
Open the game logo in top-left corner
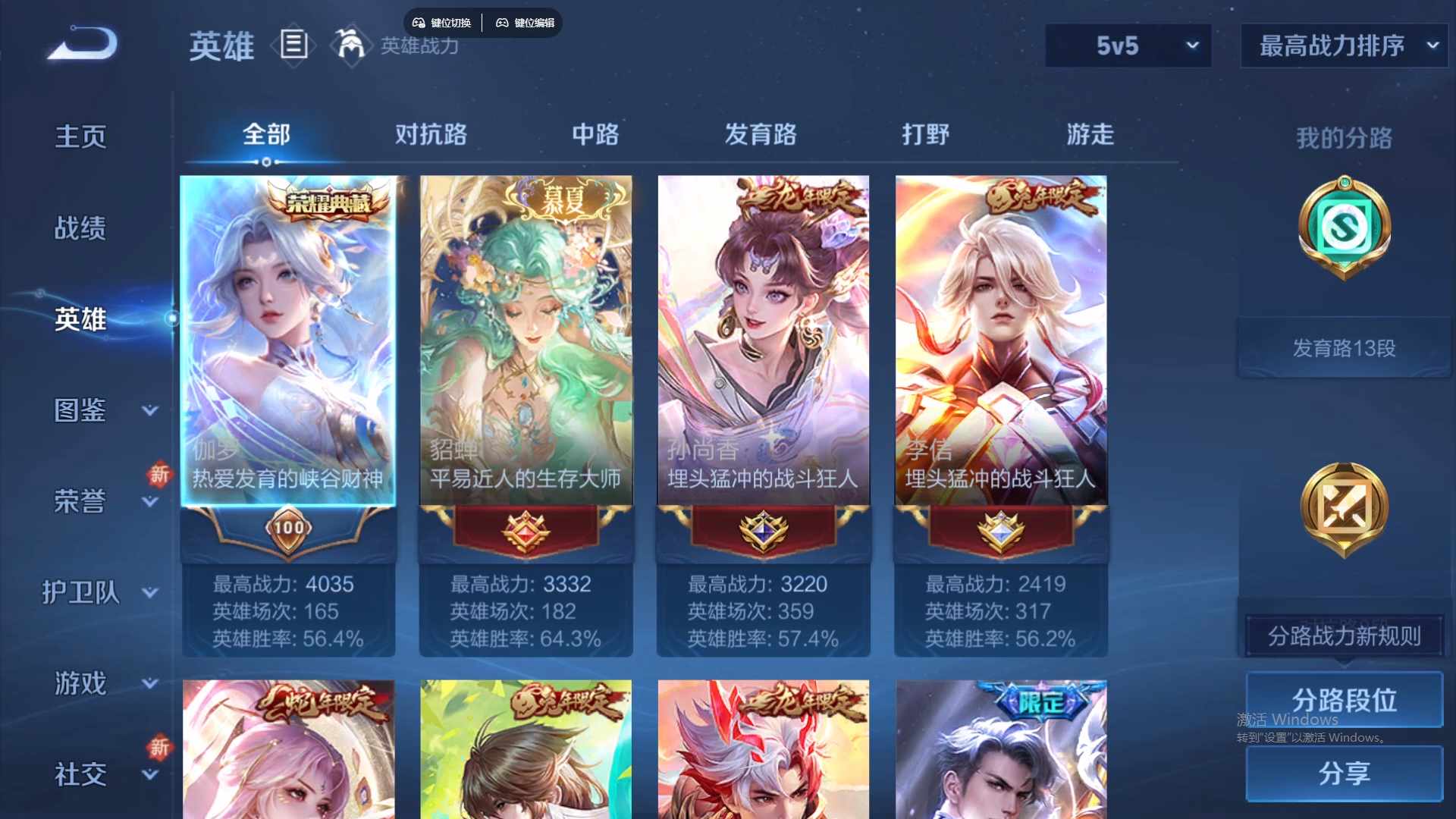(80, 45)
